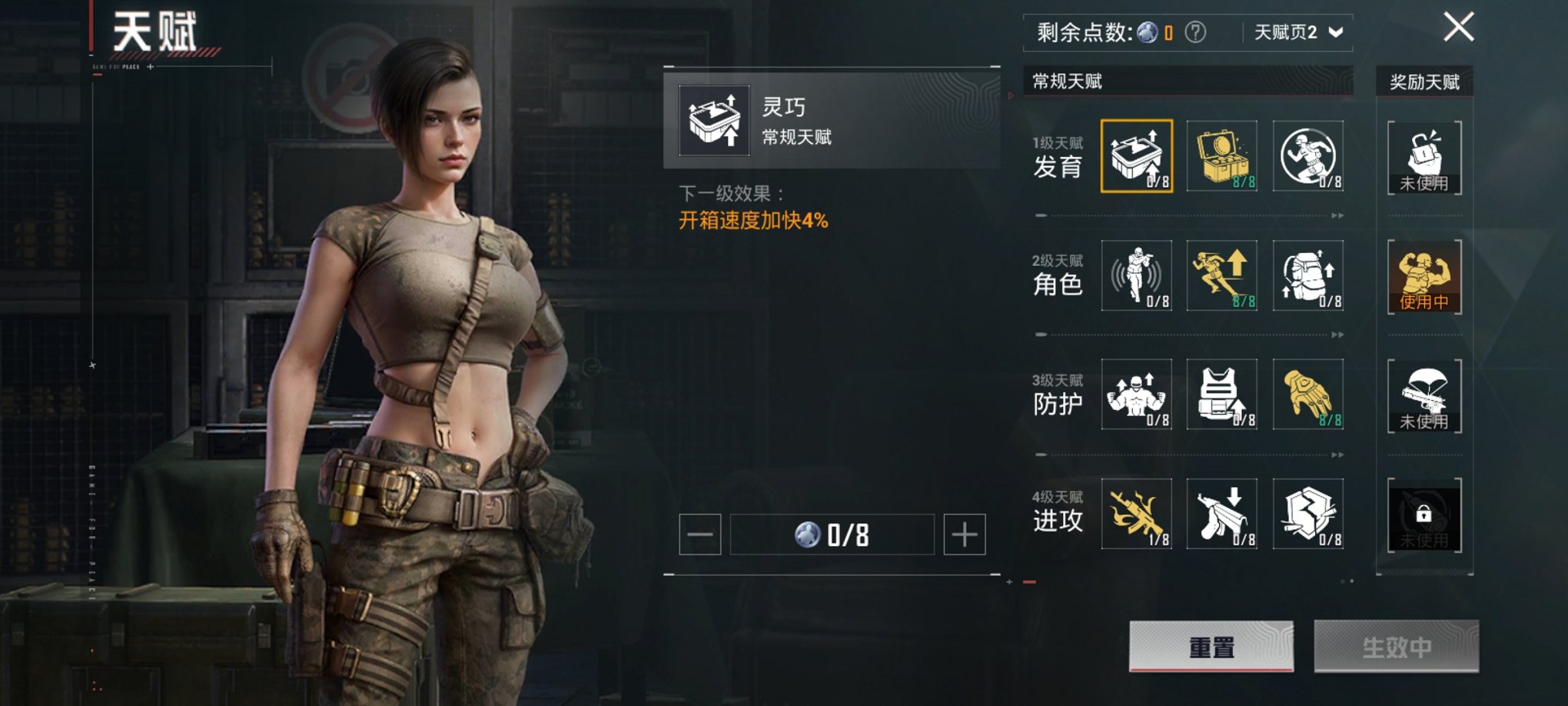Close the talent screen with the X
Viewport: 1568px width, 706px height.
[1458, 28]
